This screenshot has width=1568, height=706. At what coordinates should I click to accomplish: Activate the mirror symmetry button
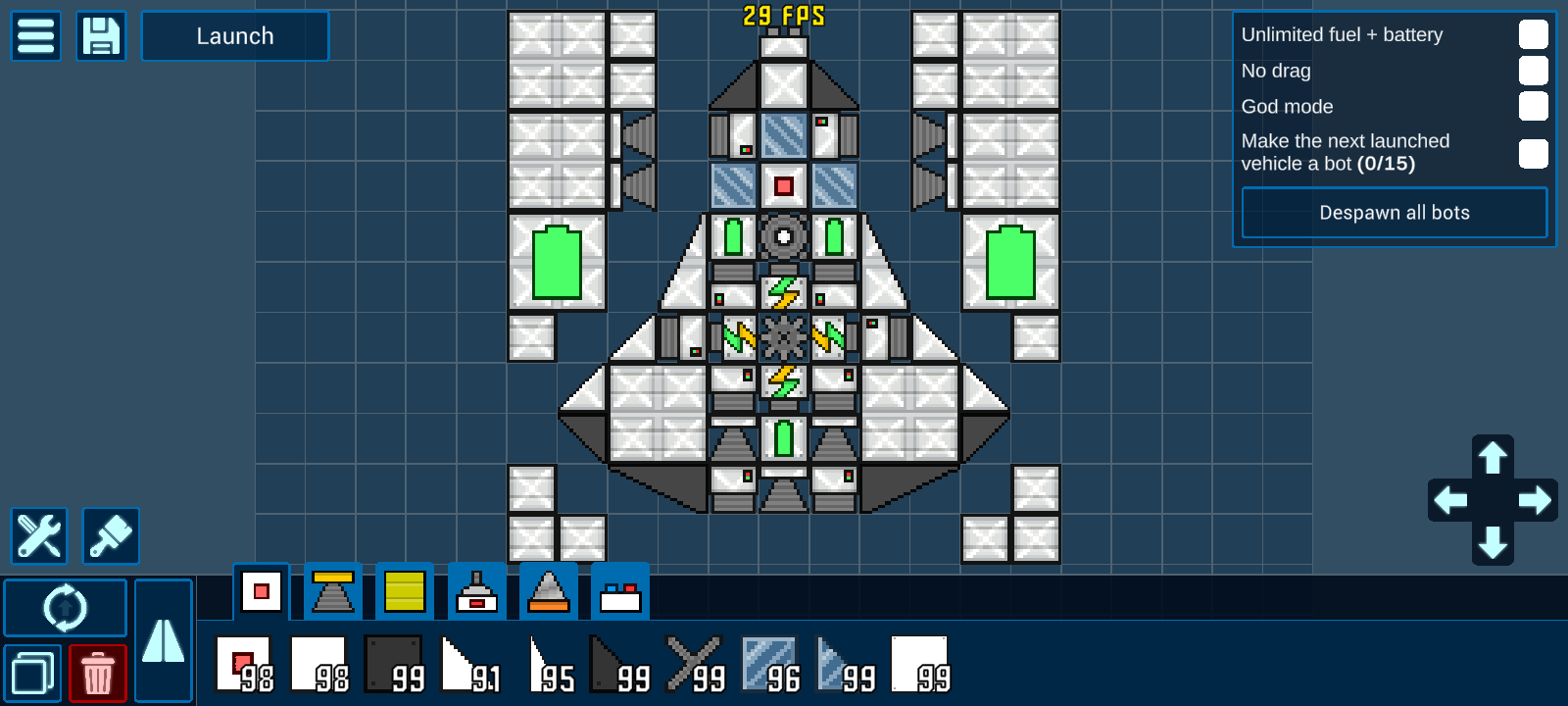click(163, 640)
